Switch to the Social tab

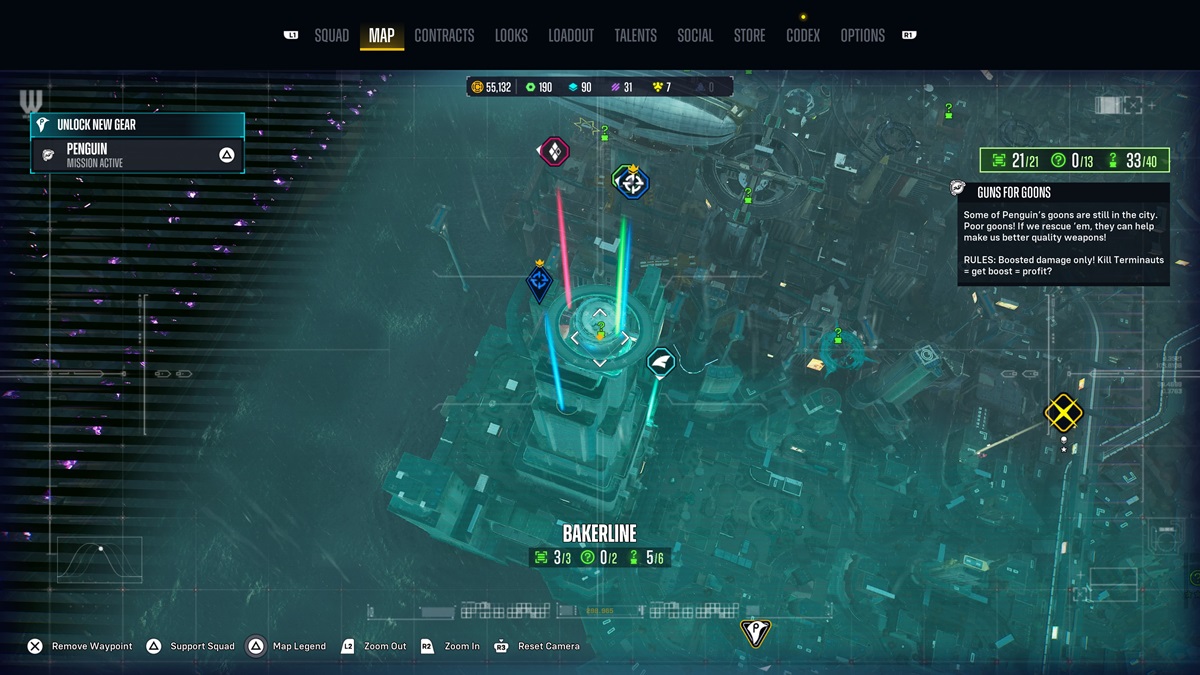click(695, 35)
